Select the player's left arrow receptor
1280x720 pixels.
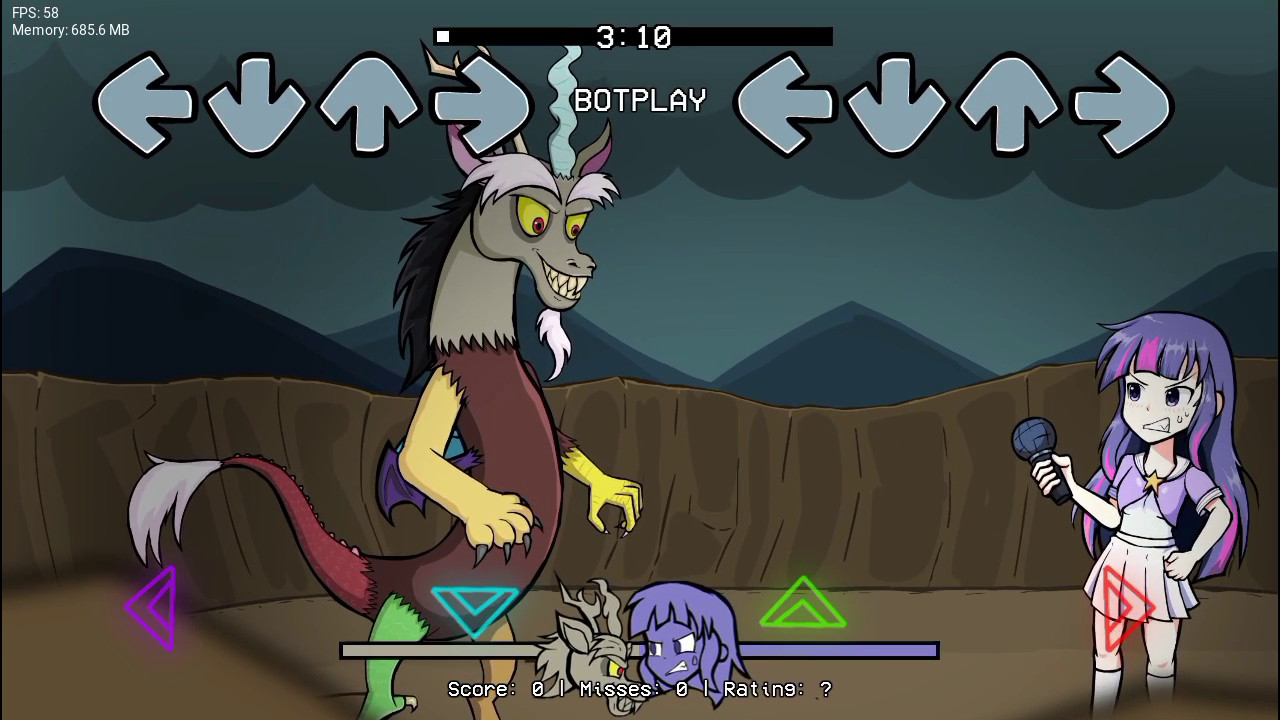coord(786,104)
